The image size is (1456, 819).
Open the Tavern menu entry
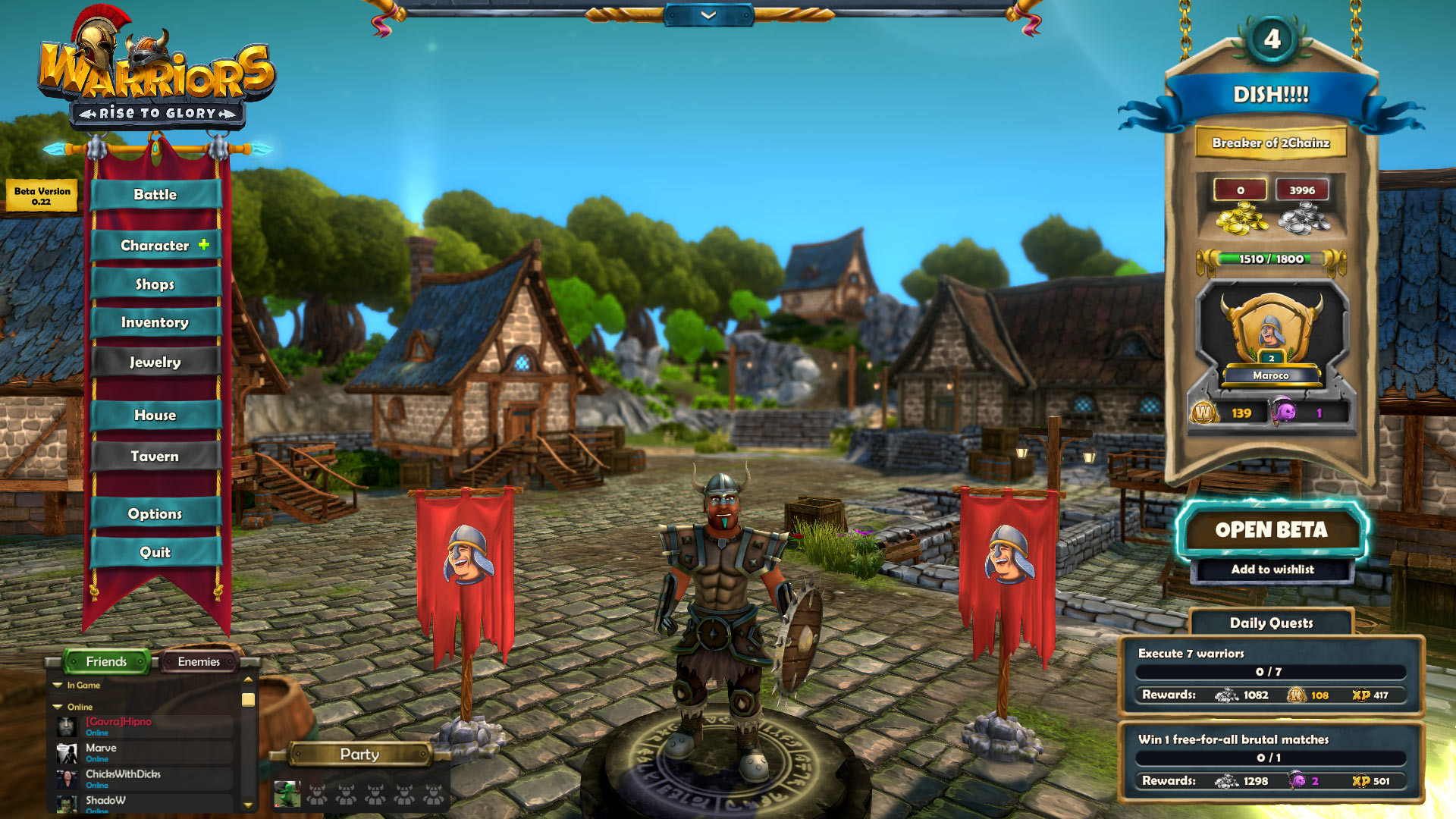[155, 456]
